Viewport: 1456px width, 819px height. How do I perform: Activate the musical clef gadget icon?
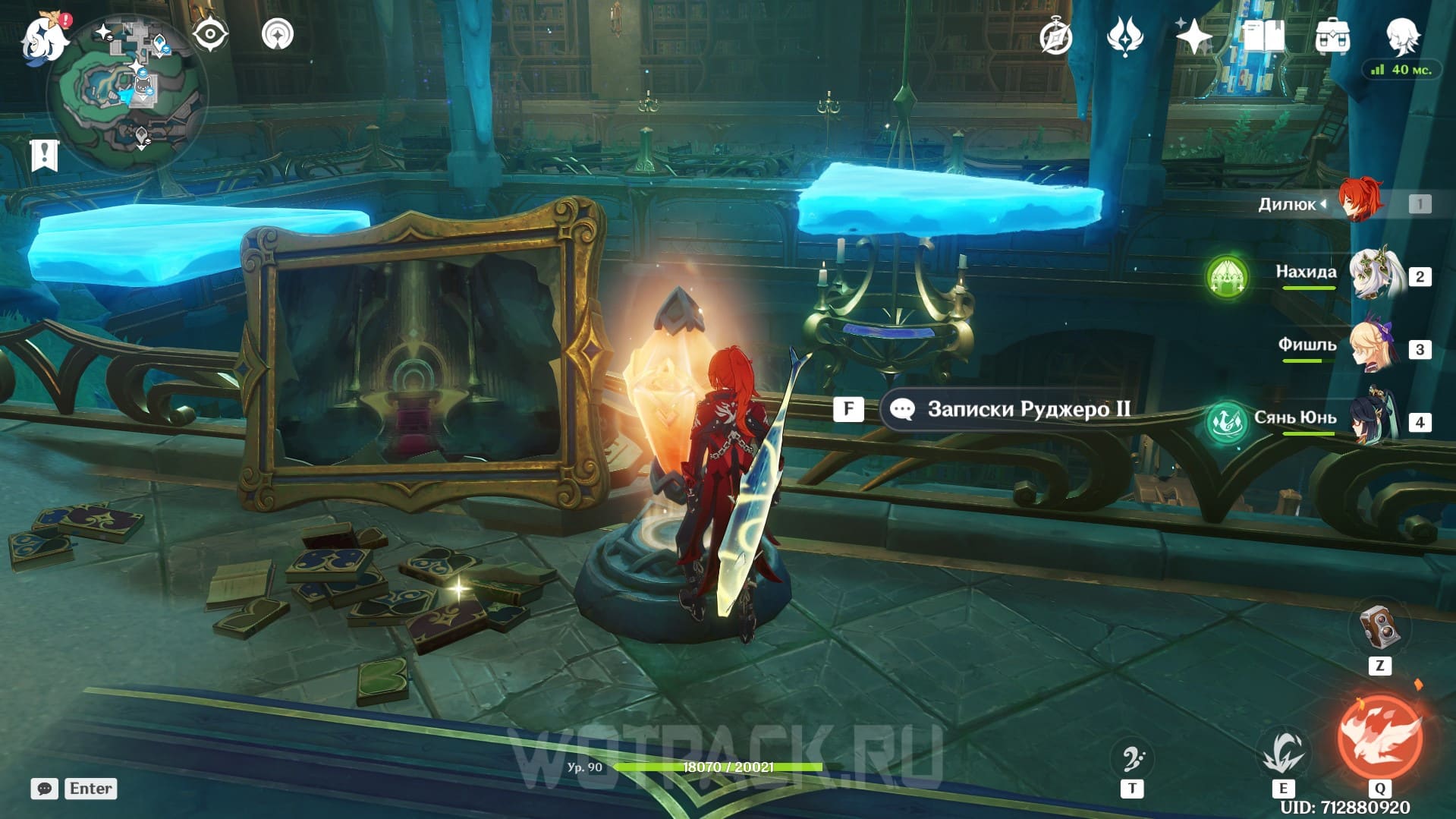point(1132,758)
